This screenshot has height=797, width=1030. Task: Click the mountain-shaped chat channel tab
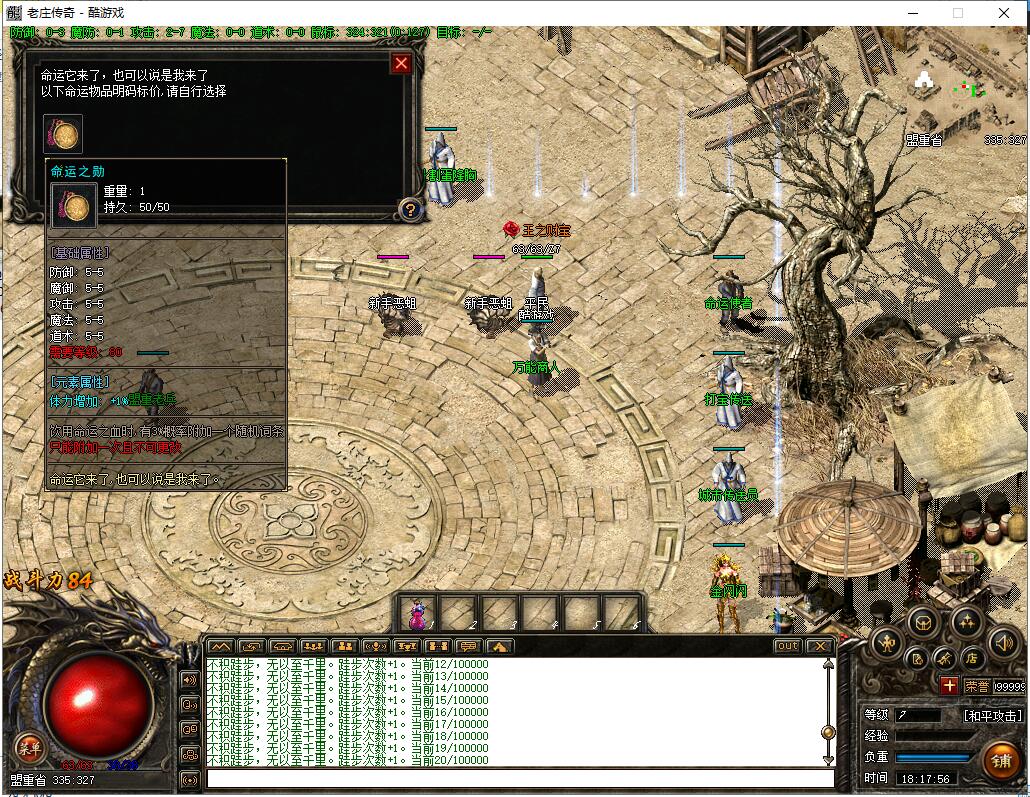[220, 646]
